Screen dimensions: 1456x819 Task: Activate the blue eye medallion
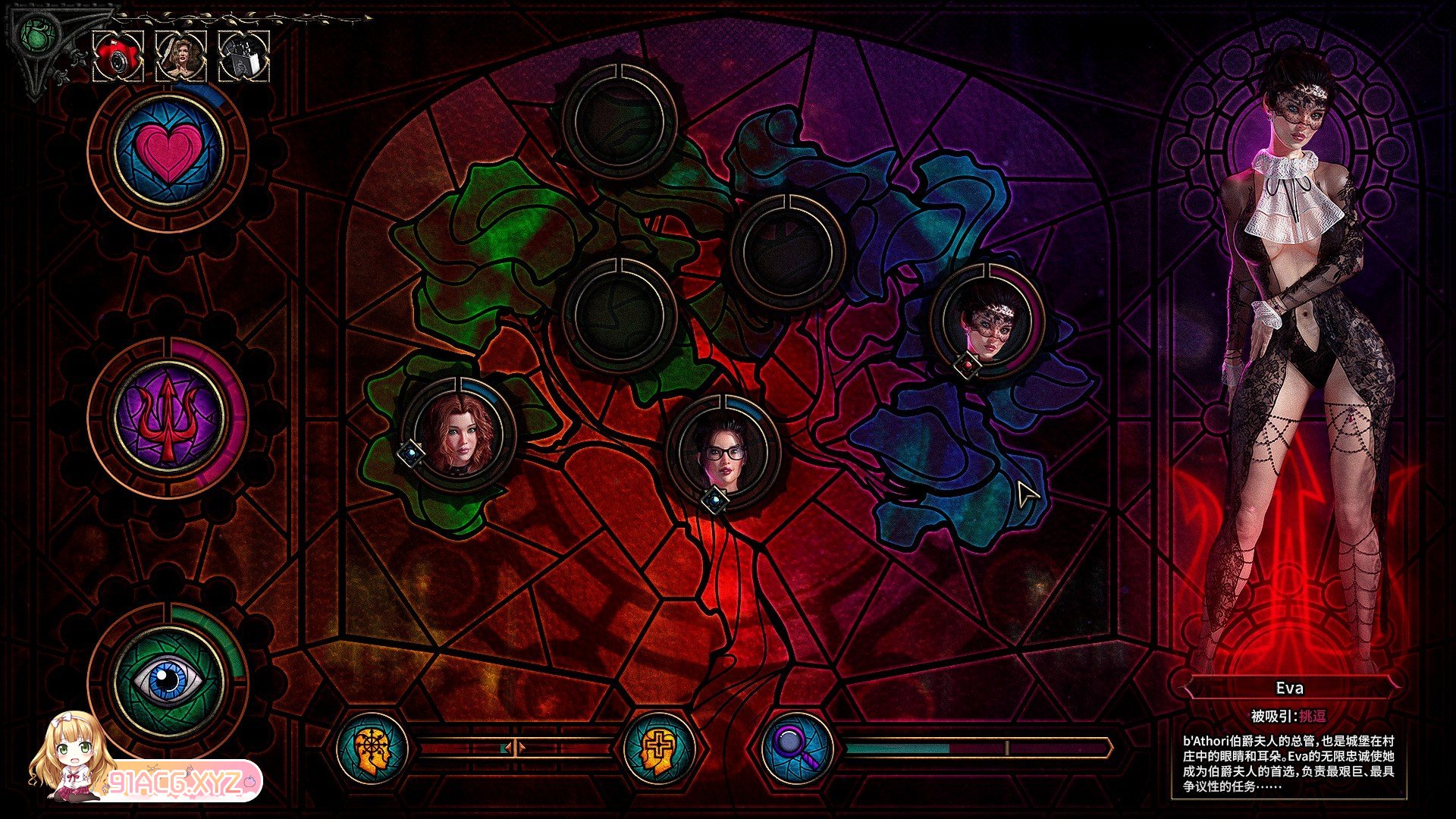168,679
